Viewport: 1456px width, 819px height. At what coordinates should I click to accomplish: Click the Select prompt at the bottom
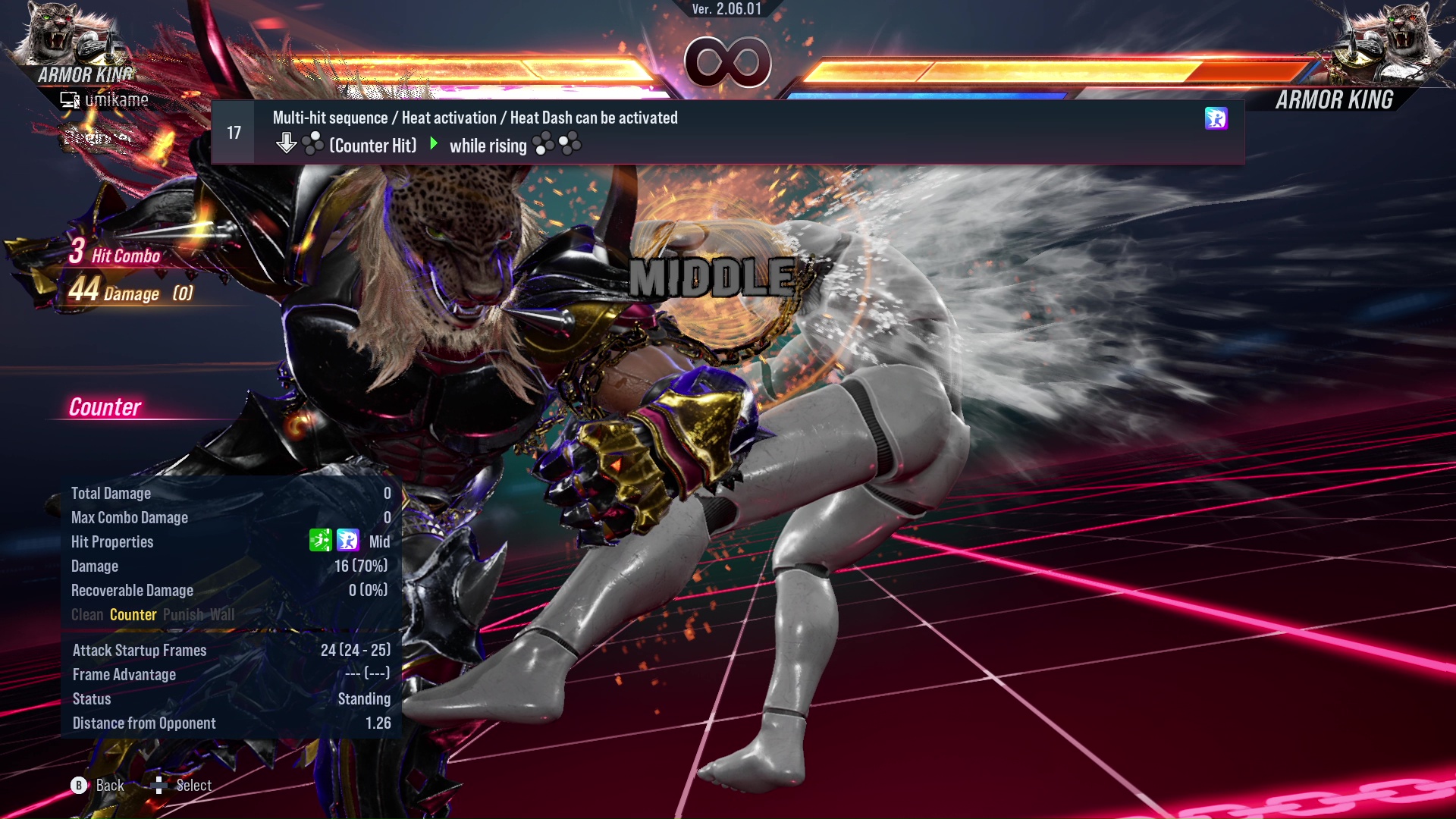[x=195, y=786]
